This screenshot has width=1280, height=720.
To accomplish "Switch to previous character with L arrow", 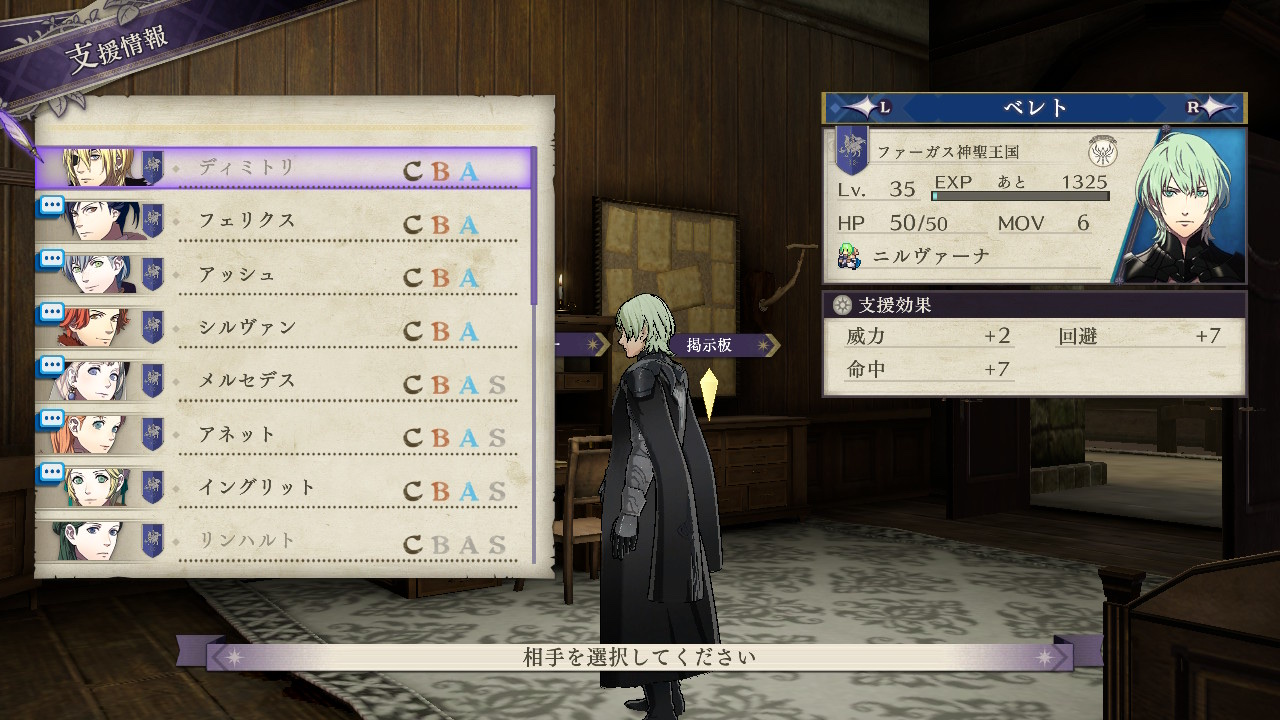I will pyautogui.click(x=865, y=108).
